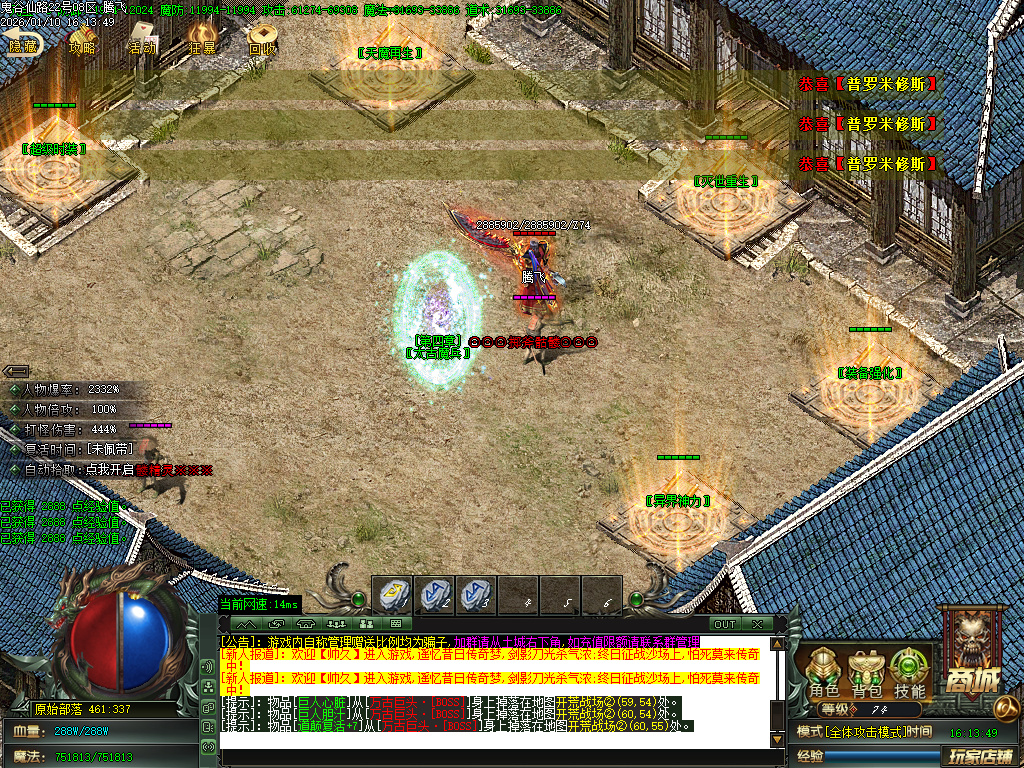Open the 背包 backpack inventory
Image resolution: width=1024 pixels, height=768 pixels.
coord(866,673)
